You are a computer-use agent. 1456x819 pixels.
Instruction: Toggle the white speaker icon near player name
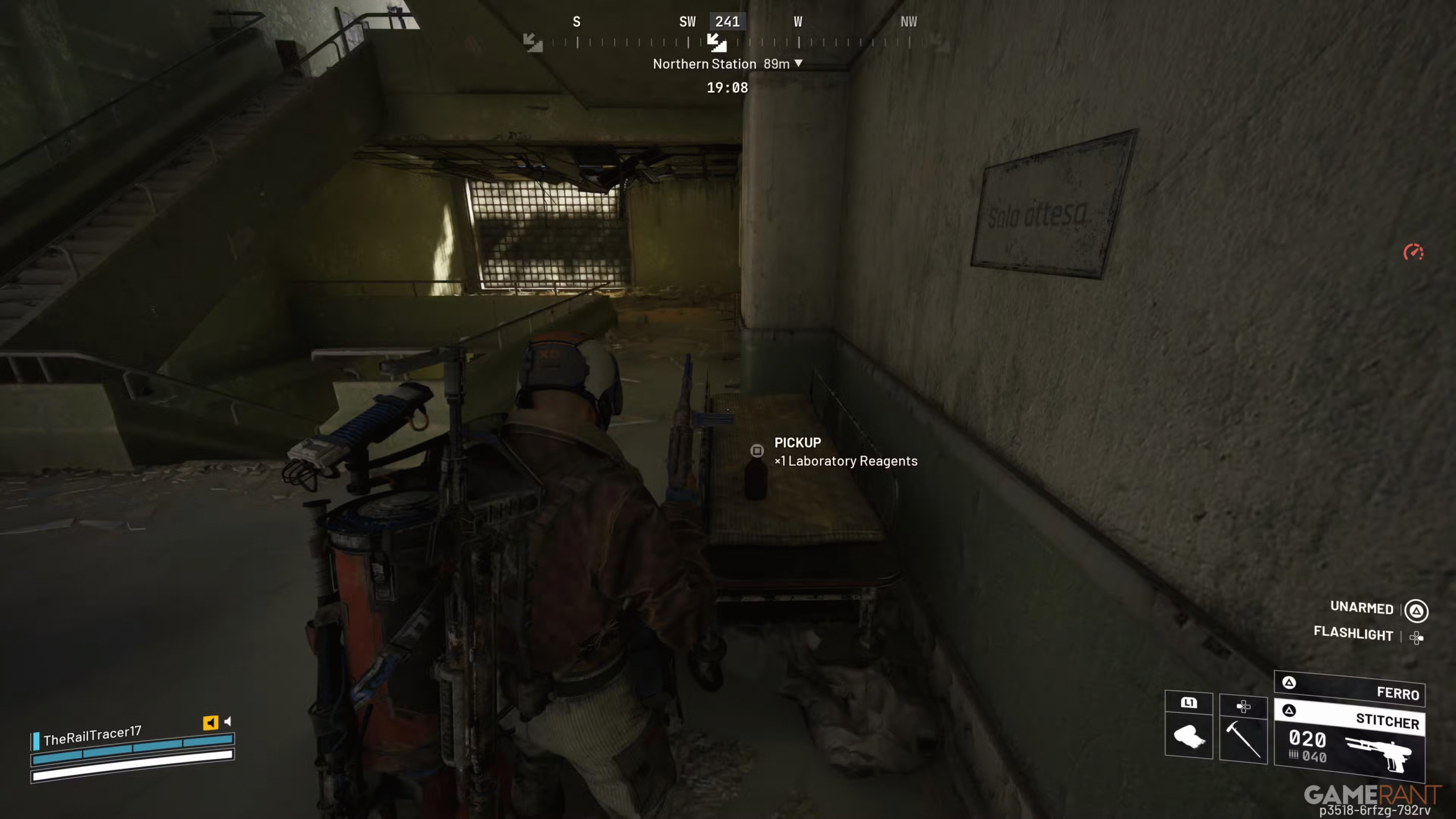coord(227,721)
